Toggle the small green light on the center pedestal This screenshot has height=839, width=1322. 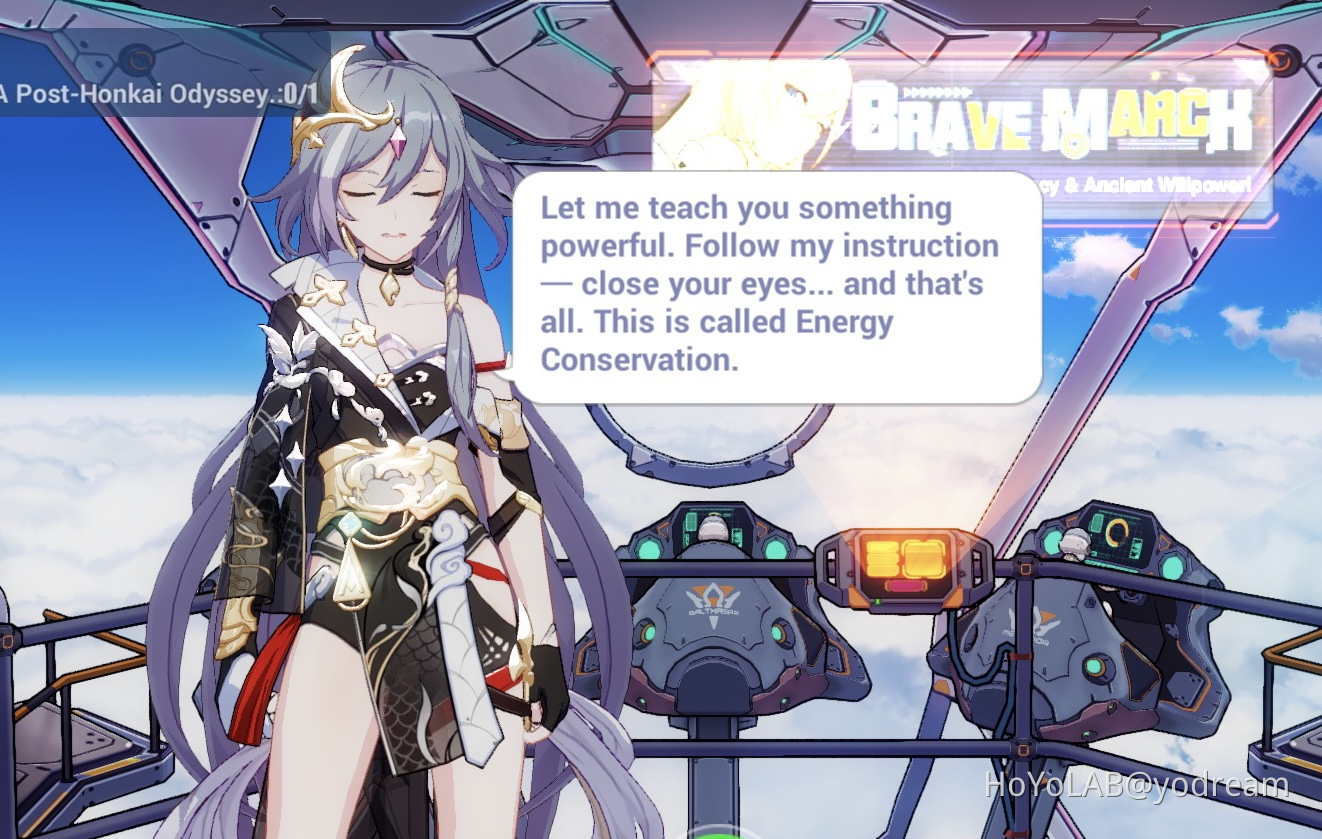coord(876,601)
